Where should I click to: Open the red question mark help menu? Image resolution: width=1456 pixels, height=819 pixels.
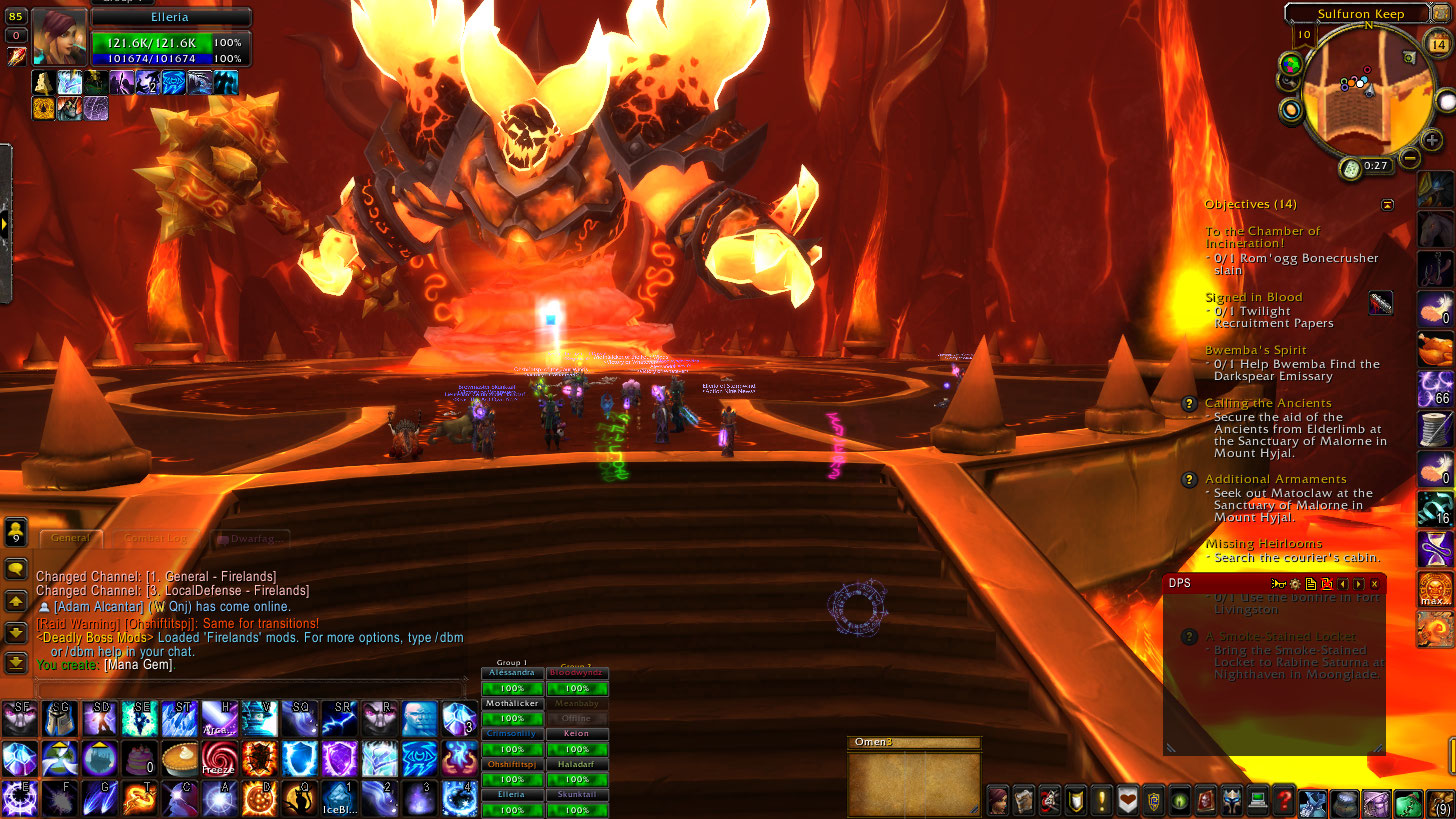click(x=1285, y=800)
